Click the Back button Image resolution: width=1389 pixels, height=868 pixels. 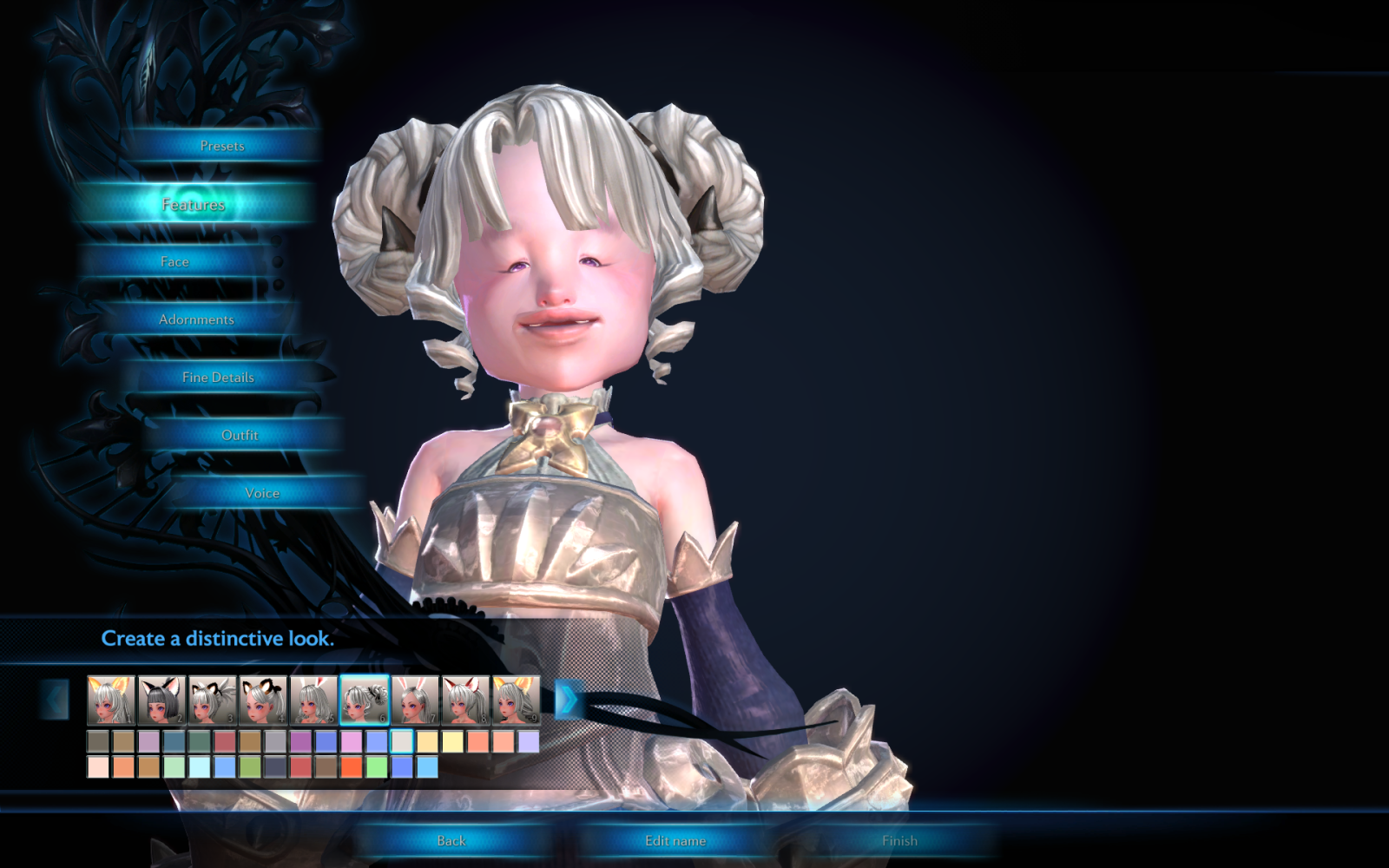click(x=451, y=840)
